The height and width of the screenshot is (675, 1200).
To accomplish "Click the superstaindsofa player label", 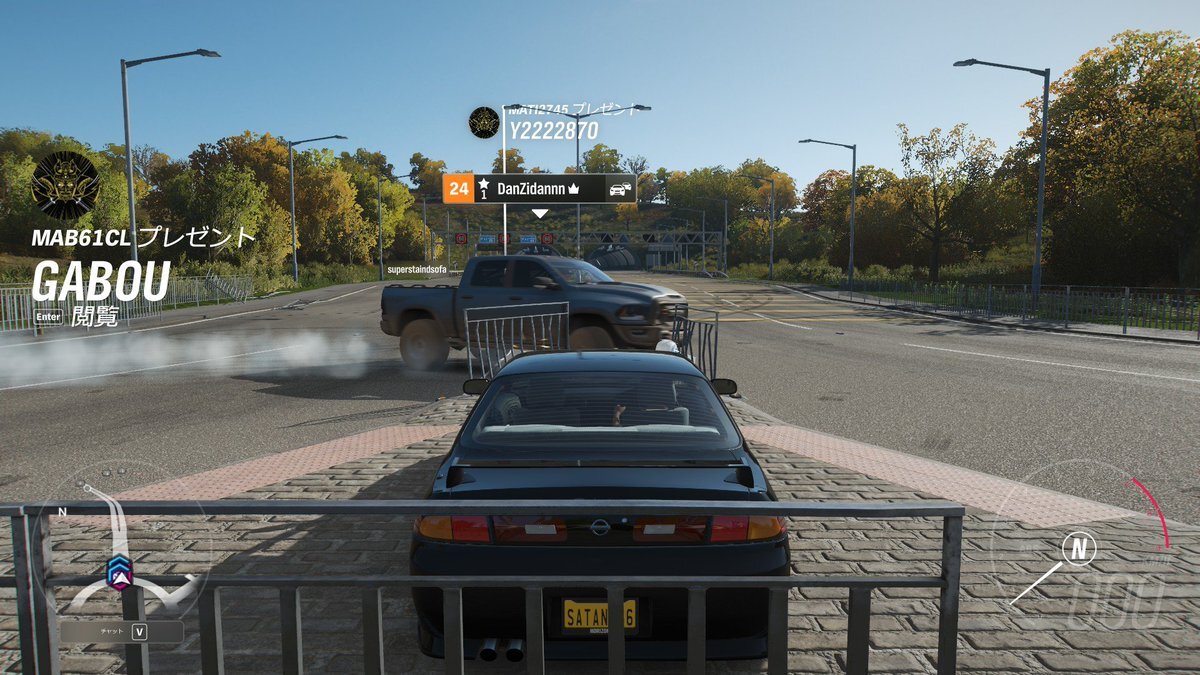I will point(416,270).
